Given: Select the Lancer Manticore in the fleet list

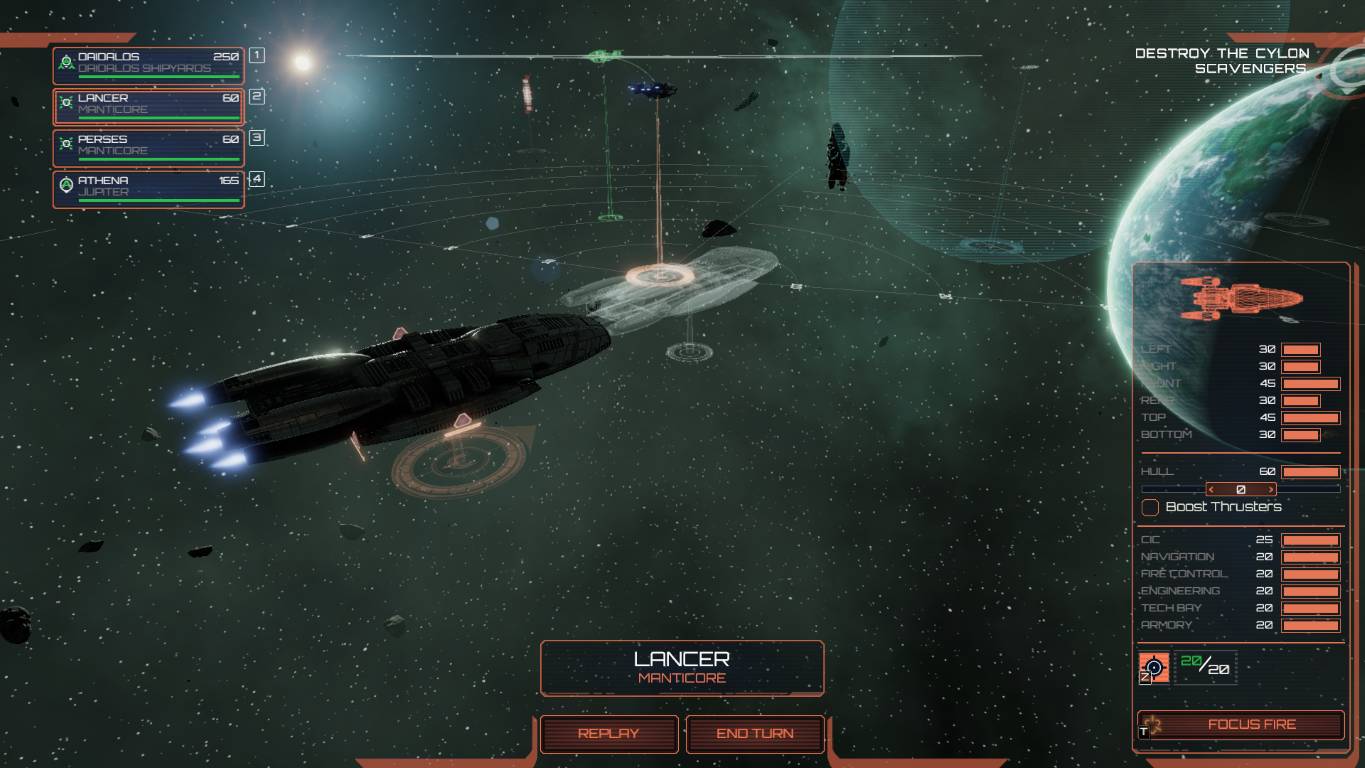Looking at the screenshot, I should [148, 105].
